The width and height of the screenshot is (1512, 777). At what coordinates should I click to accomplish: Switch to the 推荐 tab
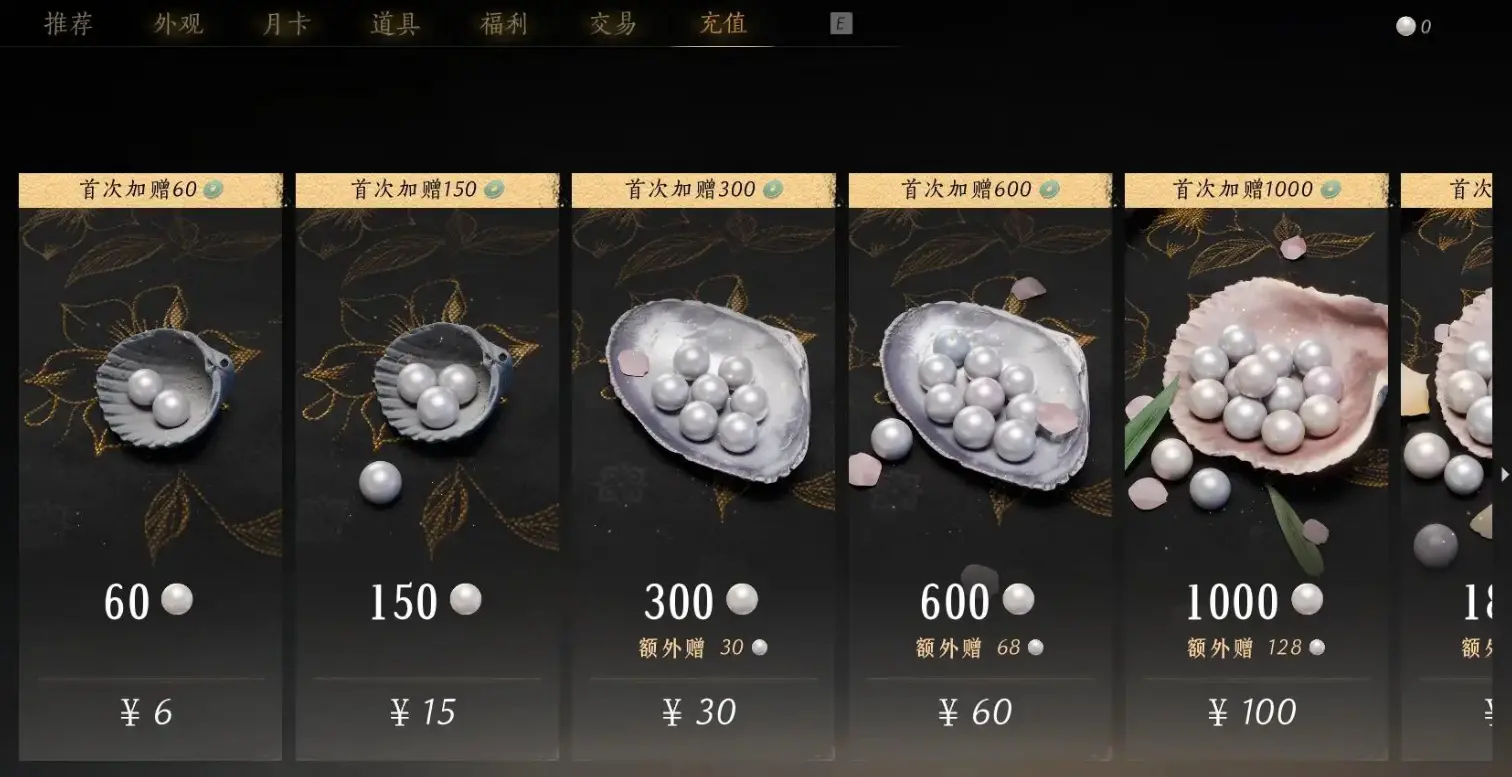click(x=69, y=24)
